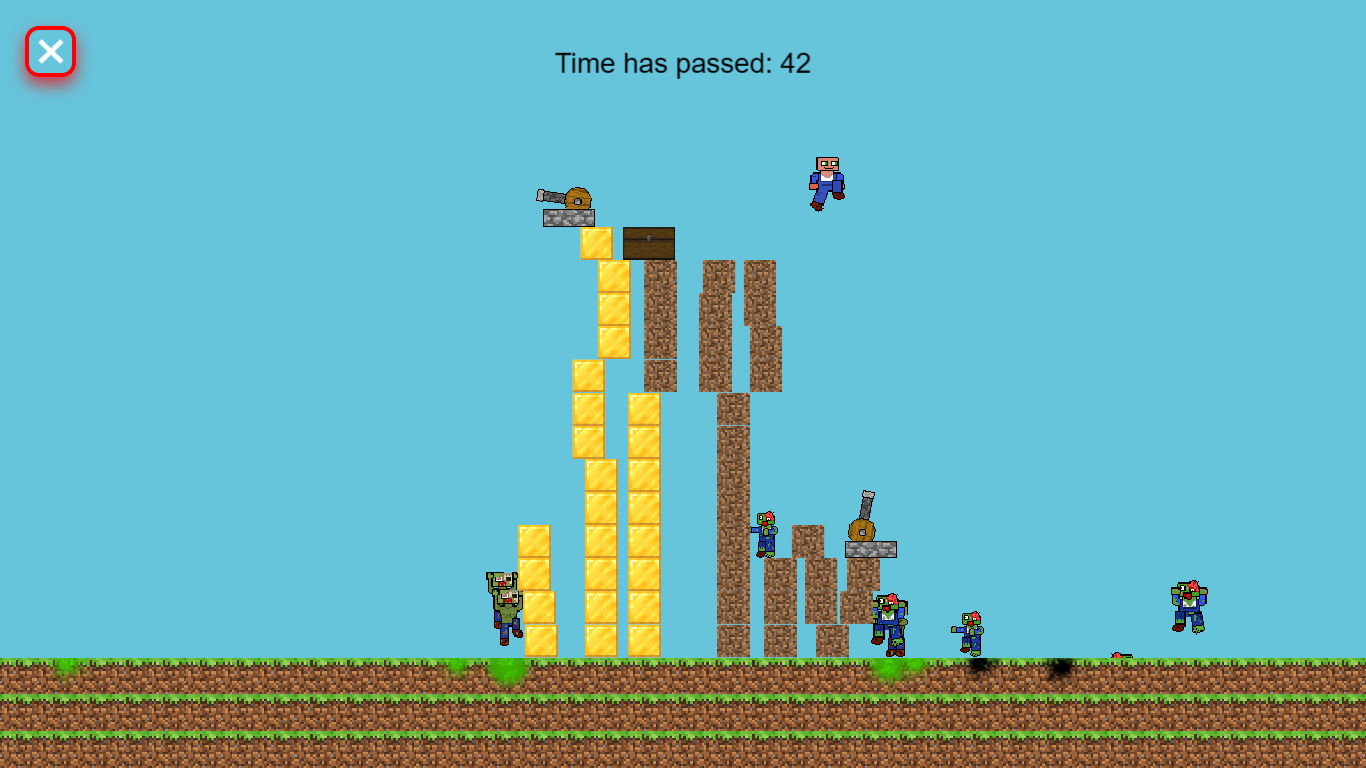Select the bottom gold block of the shortest column
The height and width of the screenshot is (768, 1366).
tap(540, 640)
